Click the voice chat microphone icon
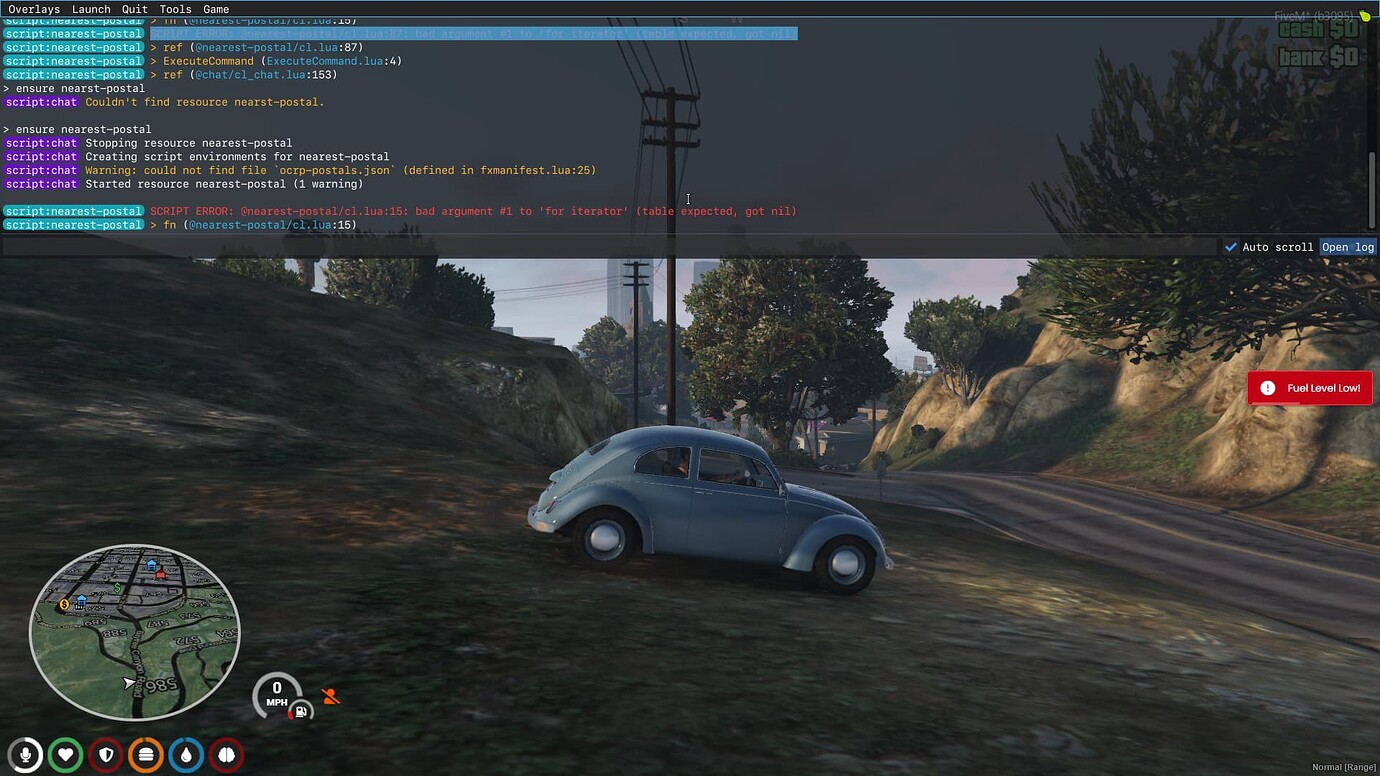 [x=25, y=755]
